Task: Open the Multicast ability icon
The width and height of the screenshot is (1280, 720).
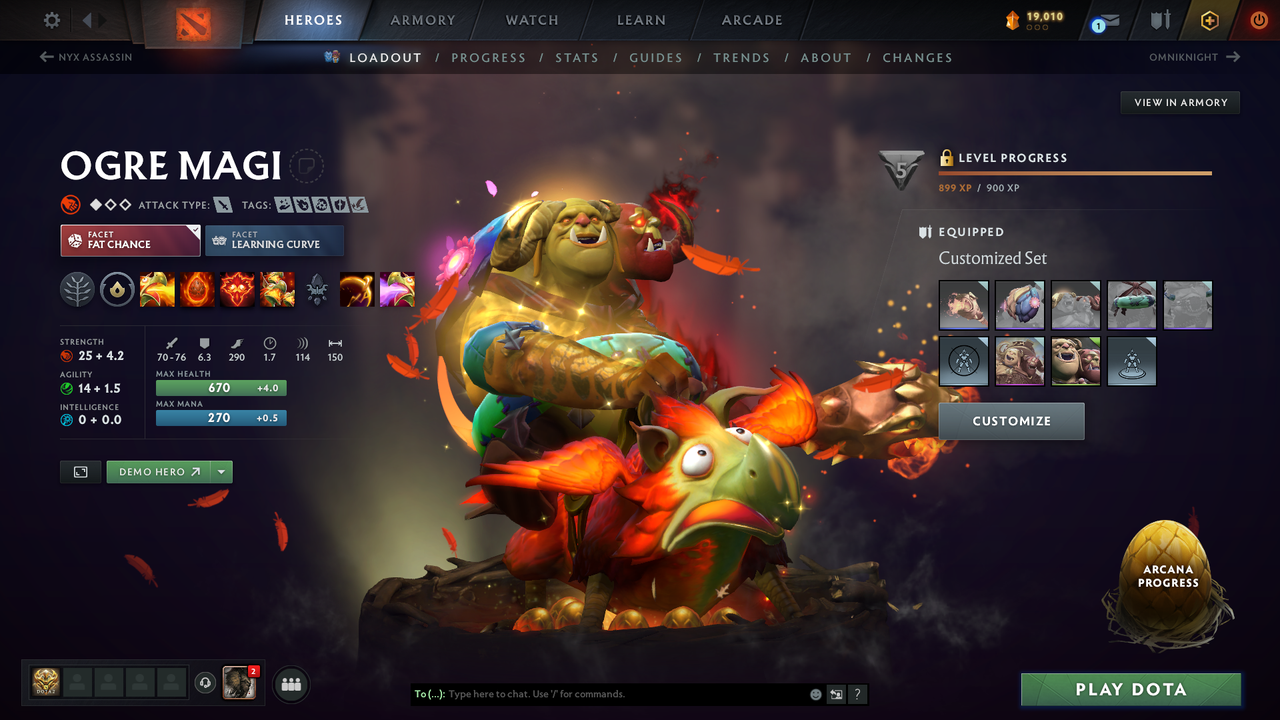Action: pos(277,289)
